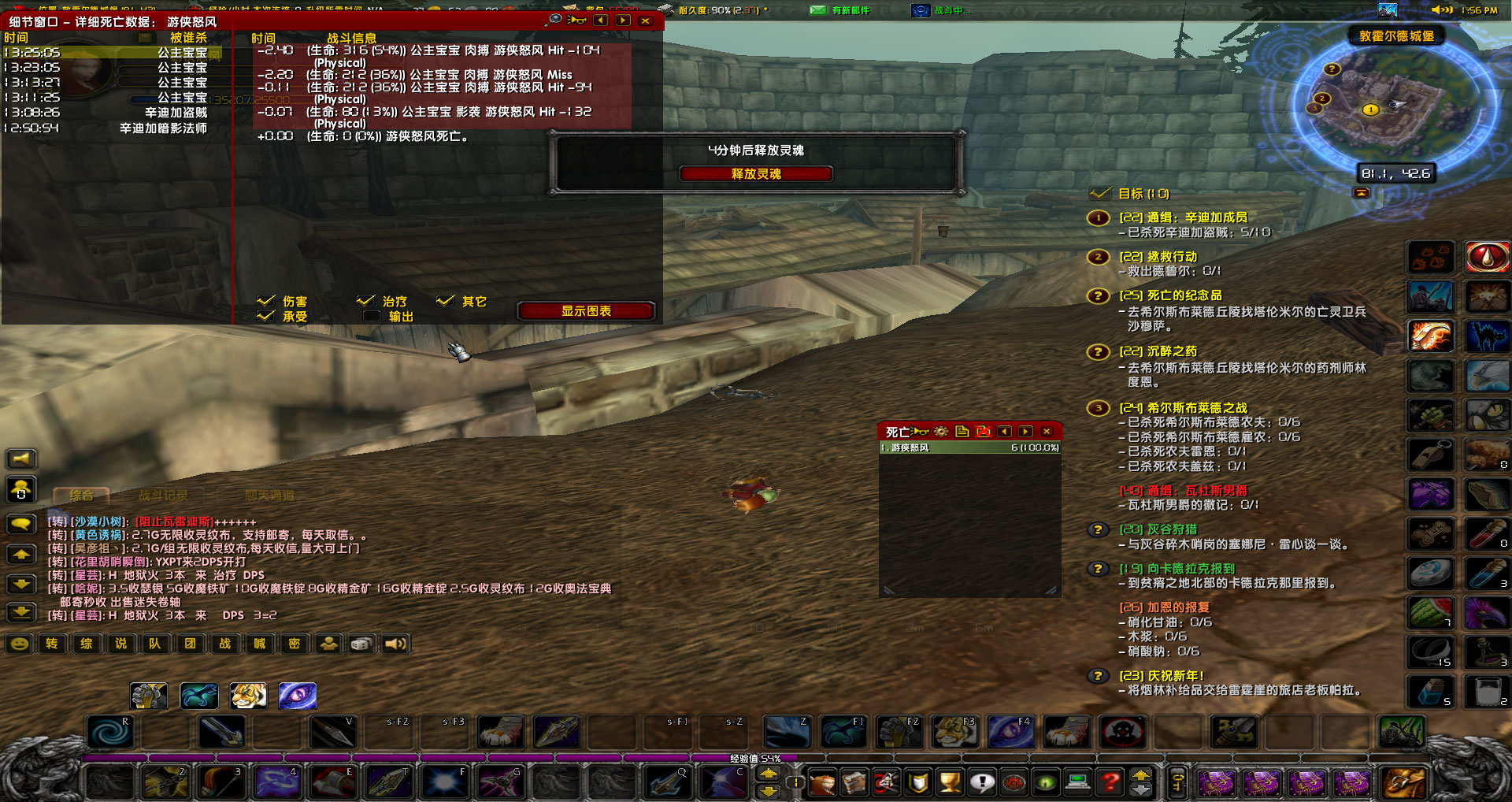The height and width of the screenshot is (802, 1512).
Task: Disable the 治疗 checkbox
Action: click(x=366, y=300)
